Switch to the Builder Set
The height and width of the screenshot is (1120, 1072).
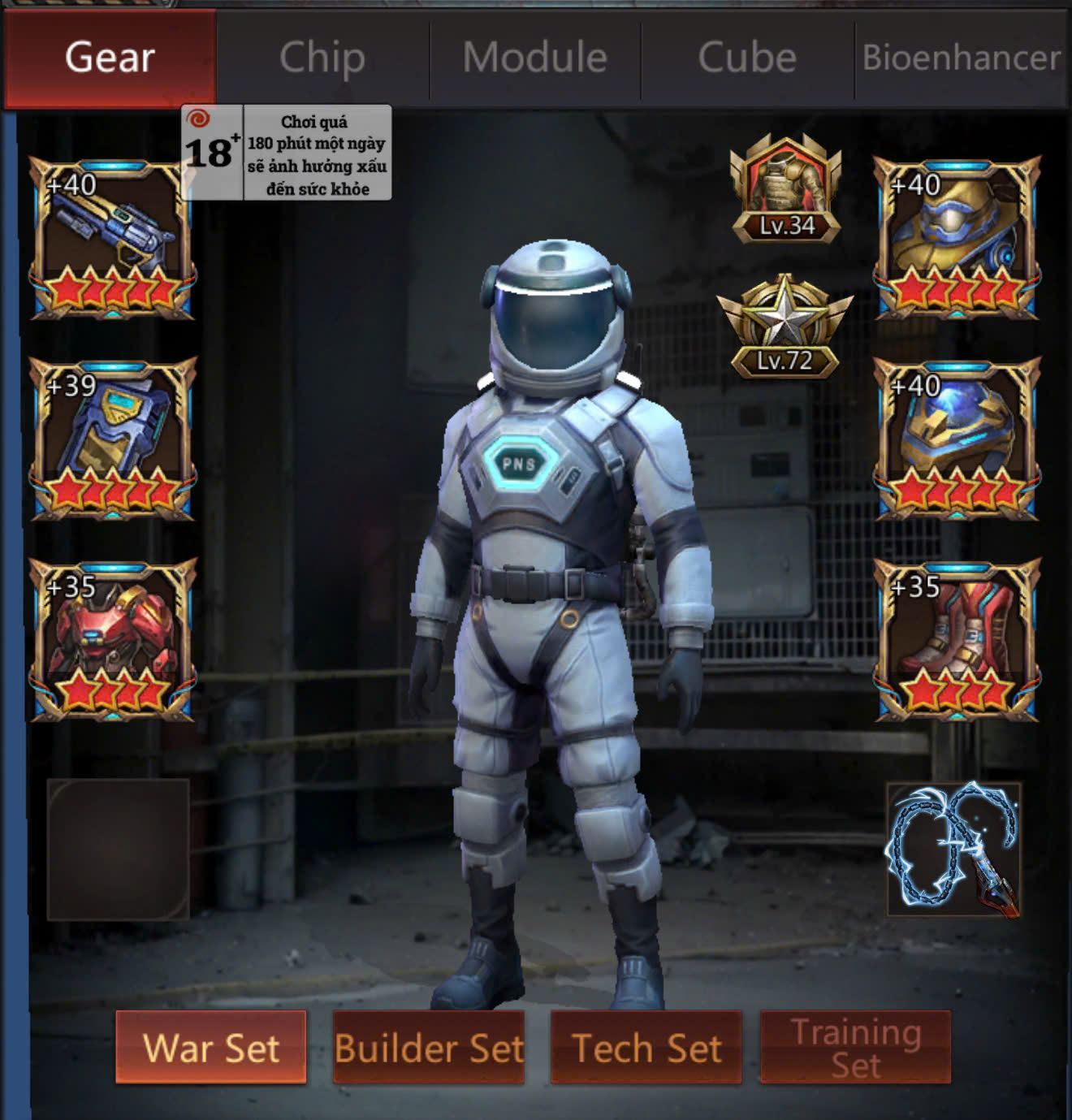(x=429, y=1048)
